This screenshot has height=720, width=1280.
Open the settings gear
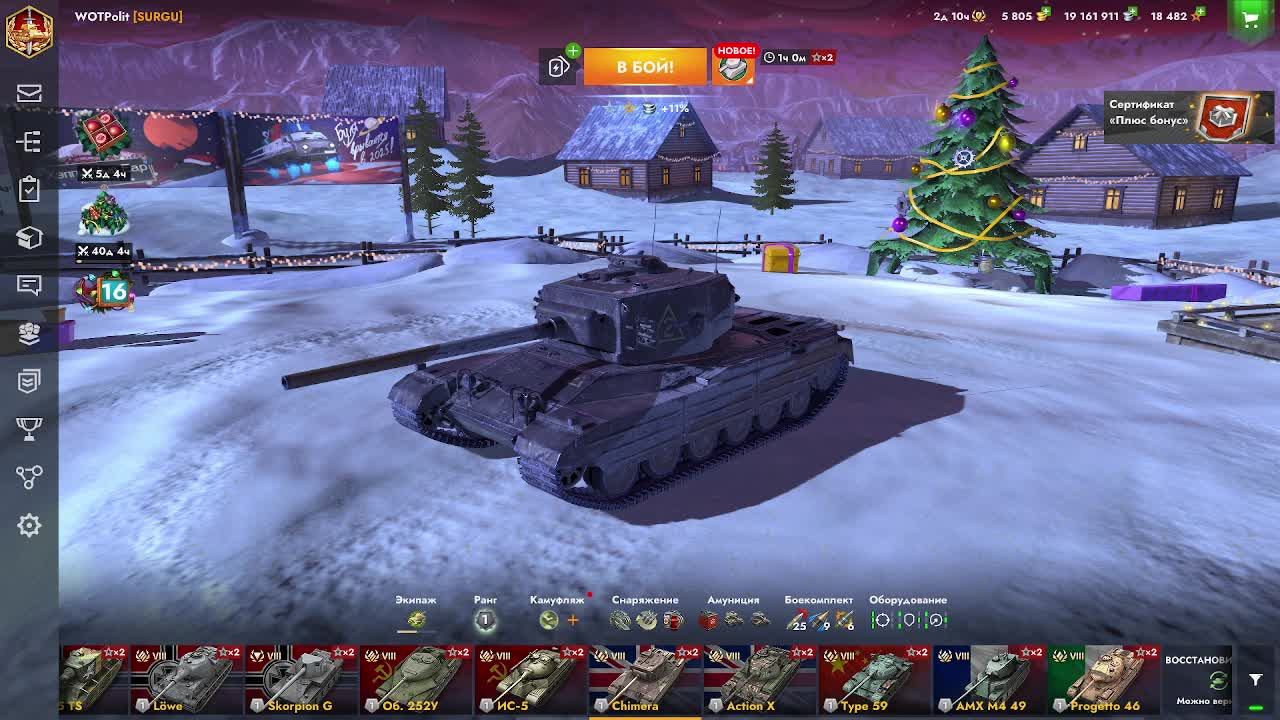tap(29, 525)
